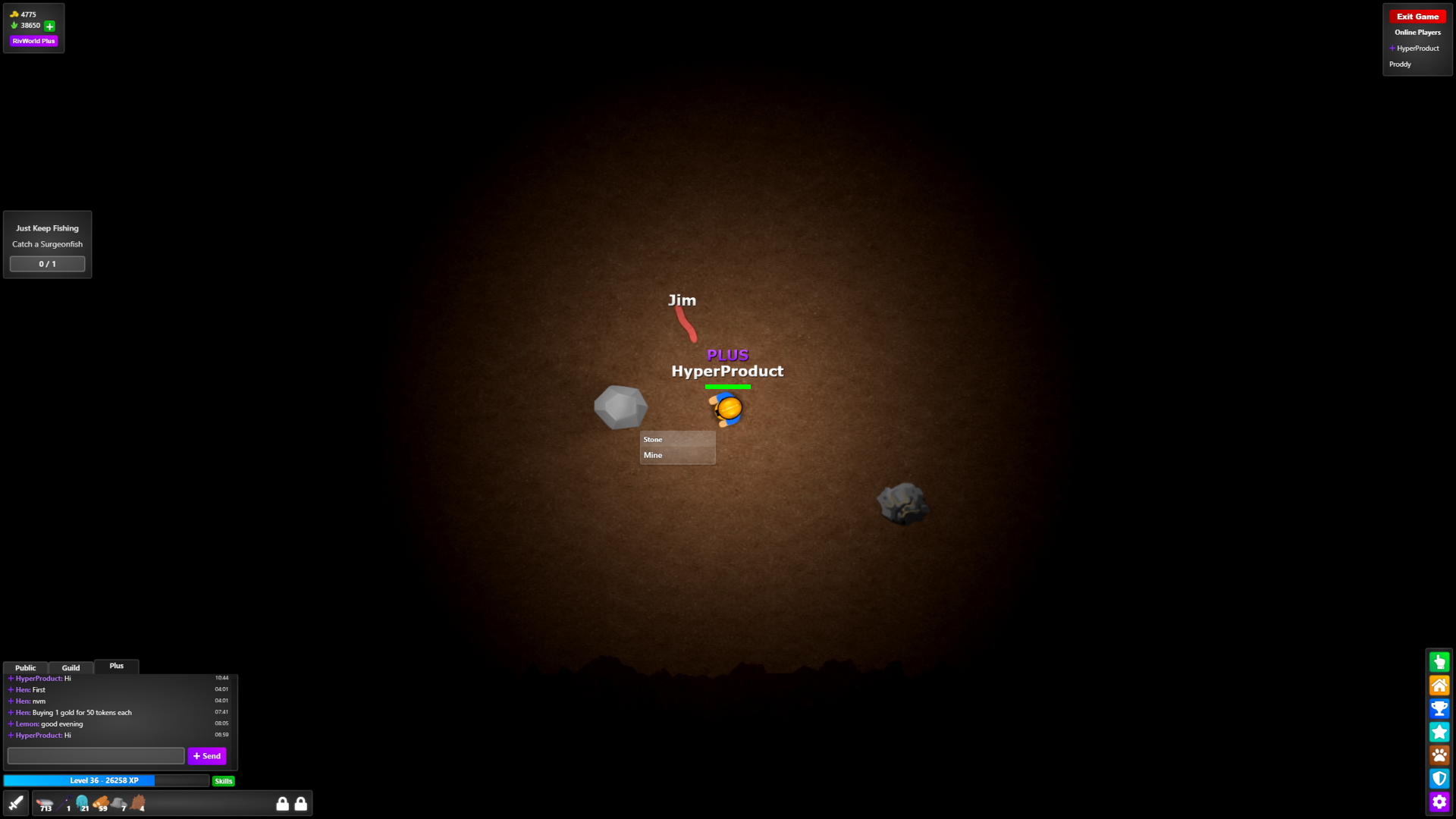Toggle the first inventory lock

tap(282, 803)
